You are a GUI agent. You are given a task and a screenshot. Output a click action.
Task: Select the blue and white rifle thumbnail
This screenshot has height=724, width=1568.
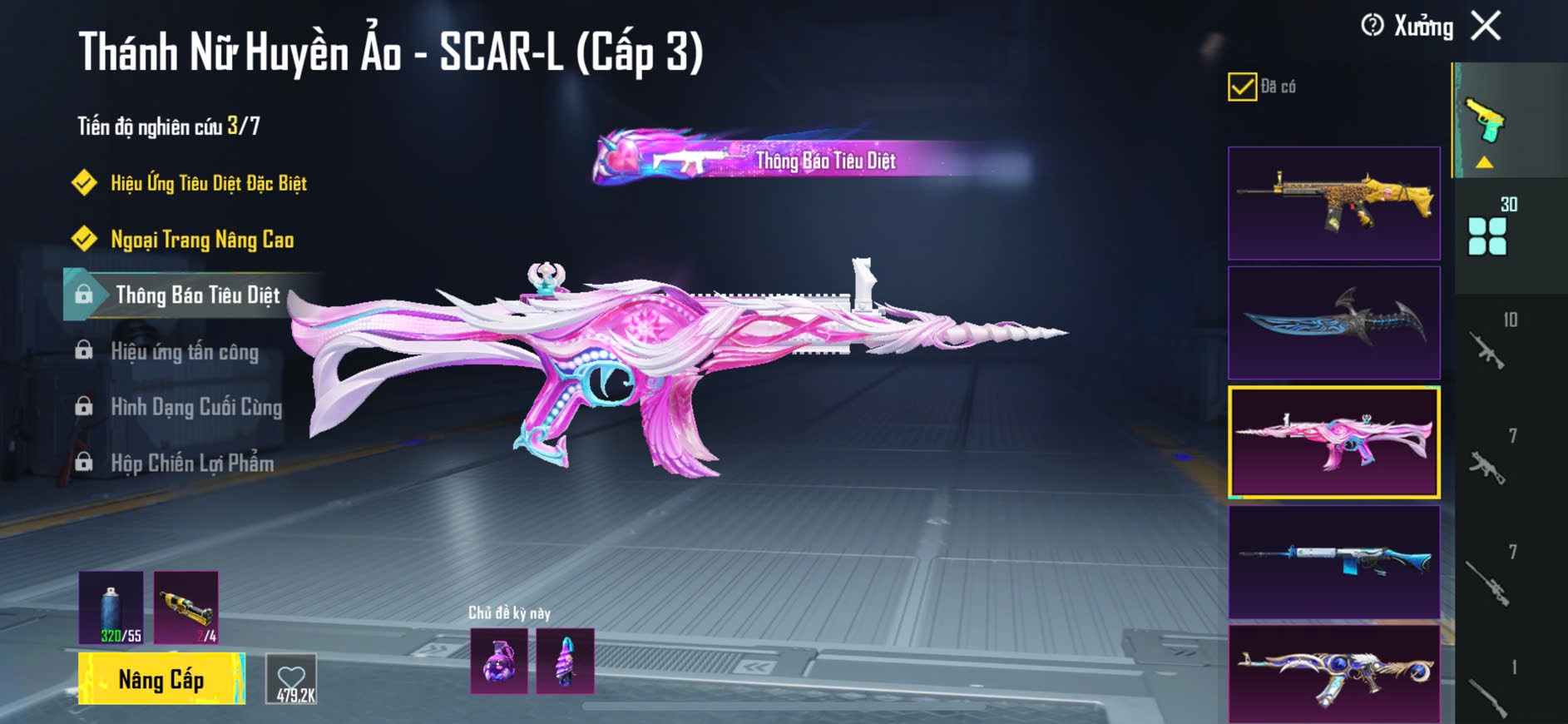[x=1333, y=562]
